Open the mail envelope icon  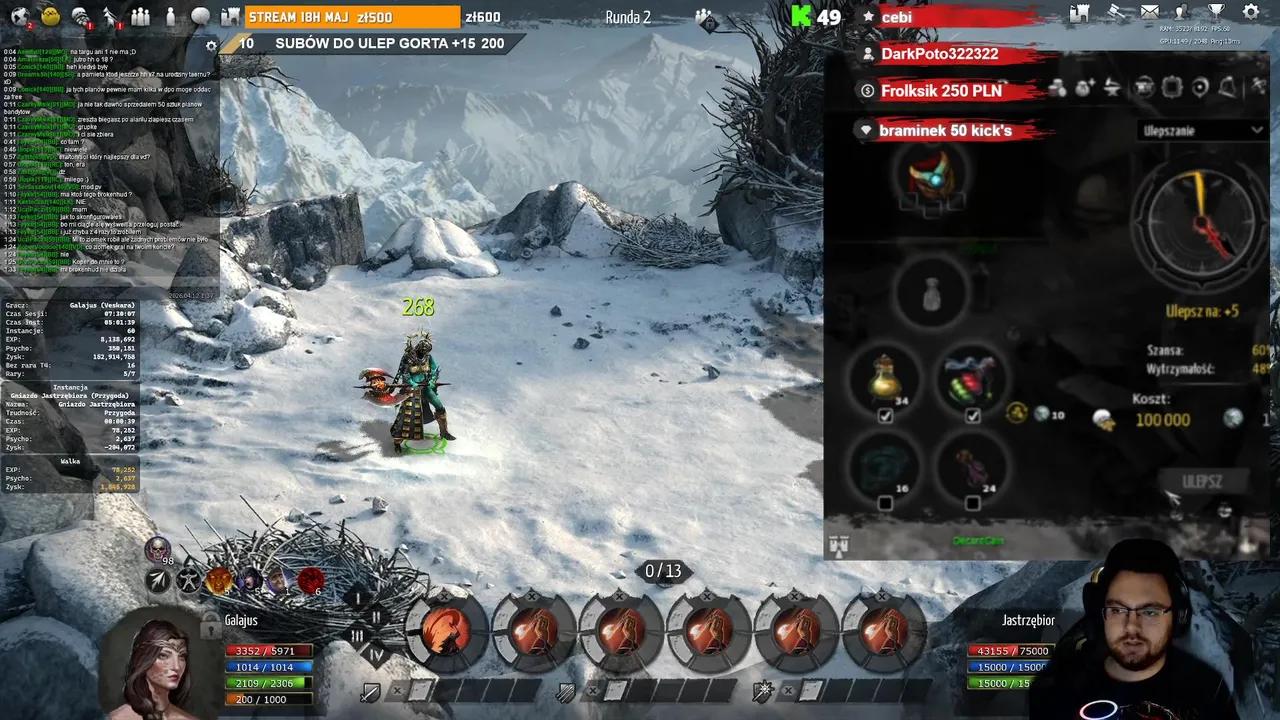1149,13
